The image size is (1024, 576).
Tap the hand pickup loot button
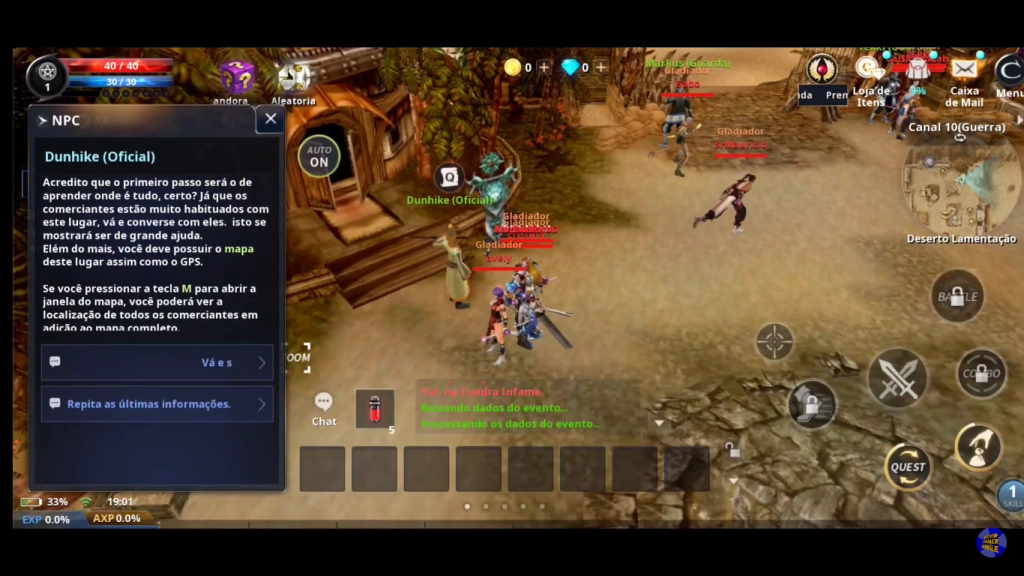click(x=979, y=446)
